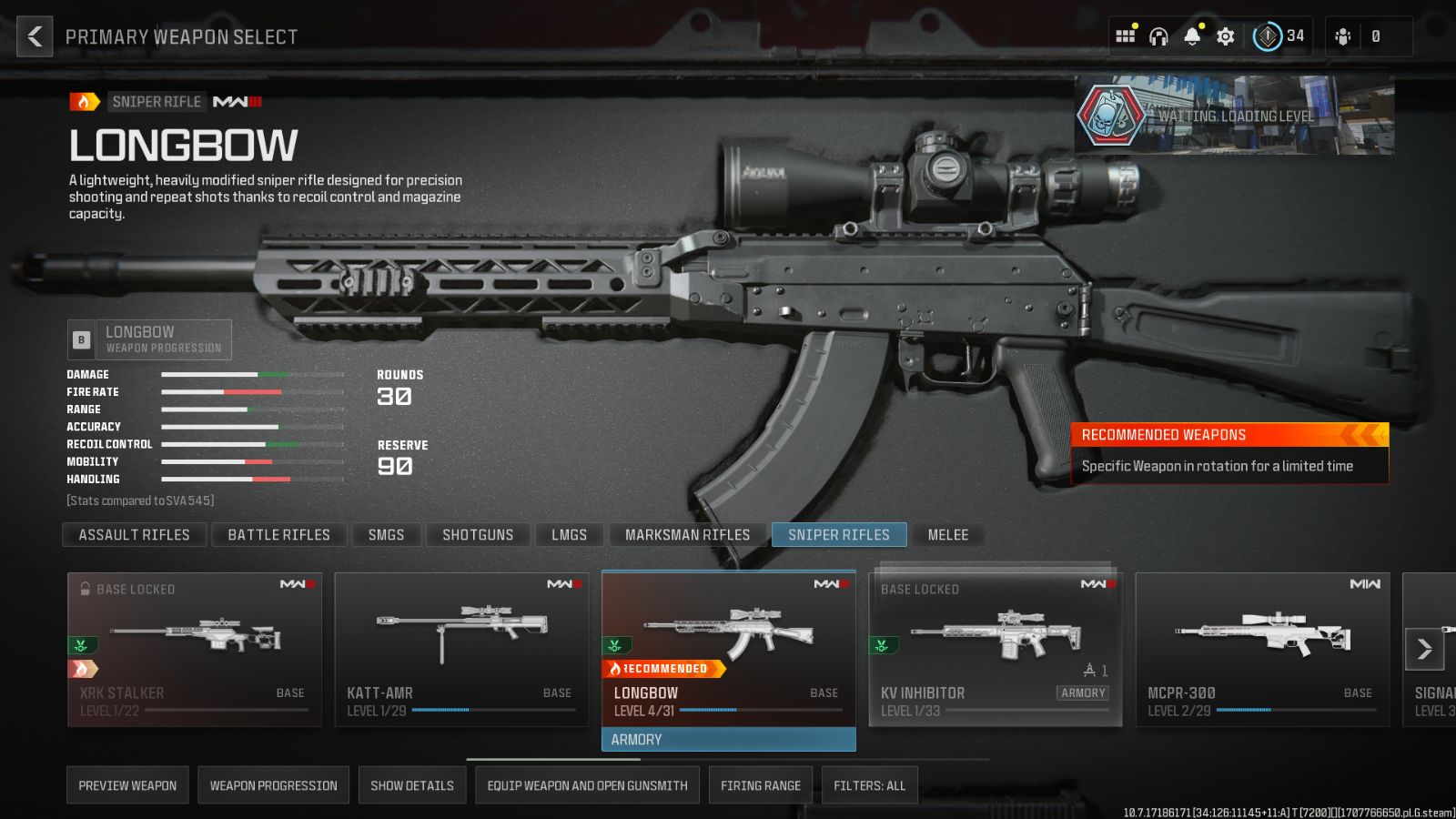Open the in-game settings gear icon
The height and width of the screenshot is (819, 1456).
pos(1225,36)
